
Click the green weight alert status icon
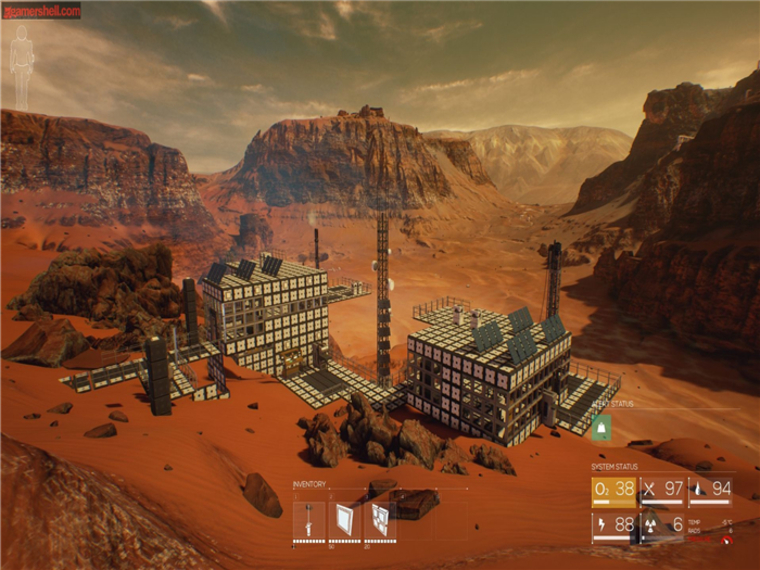point(603,427)
